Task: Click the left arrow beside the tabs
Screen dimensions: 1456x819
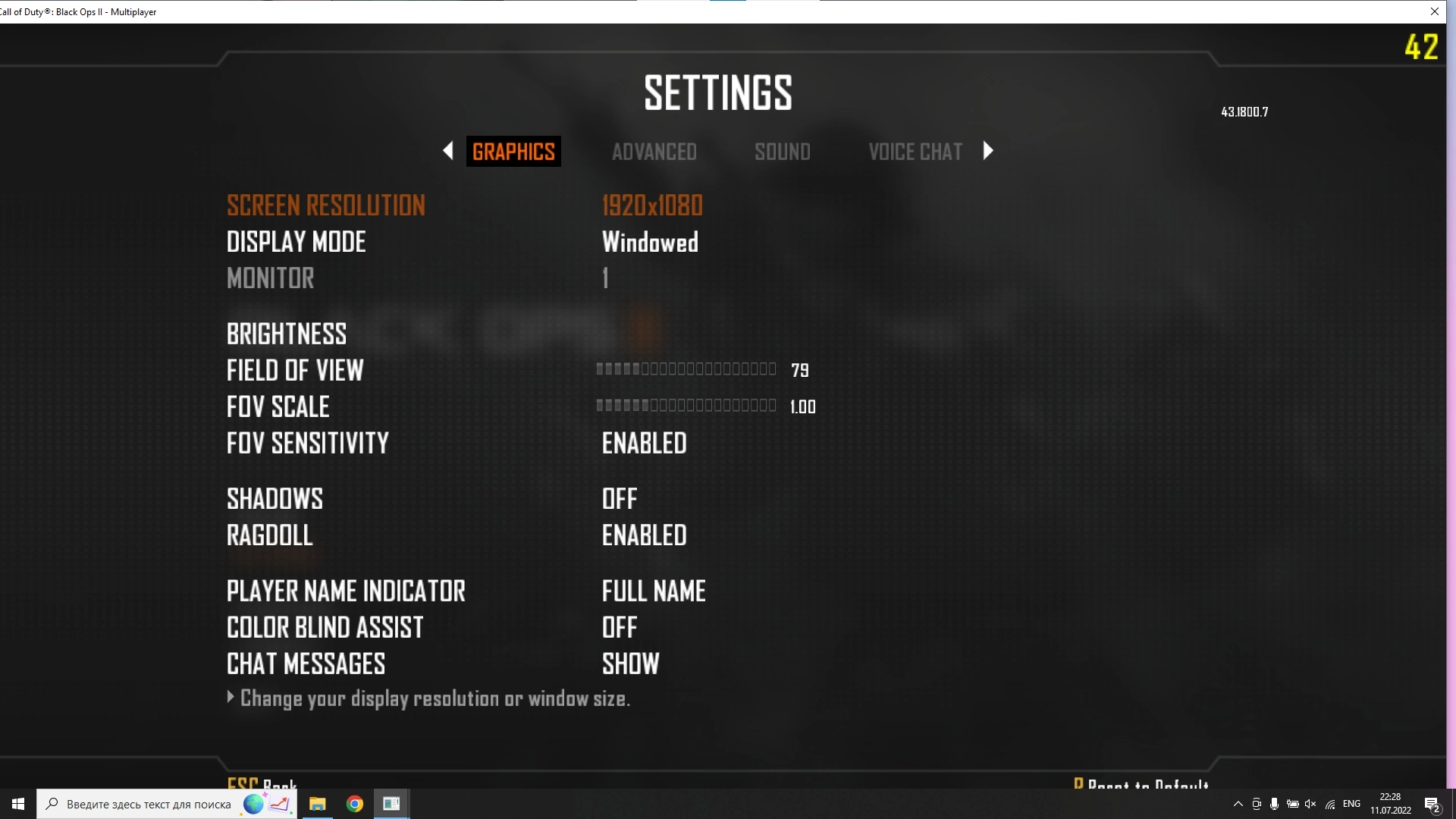Action: point(448,151)
